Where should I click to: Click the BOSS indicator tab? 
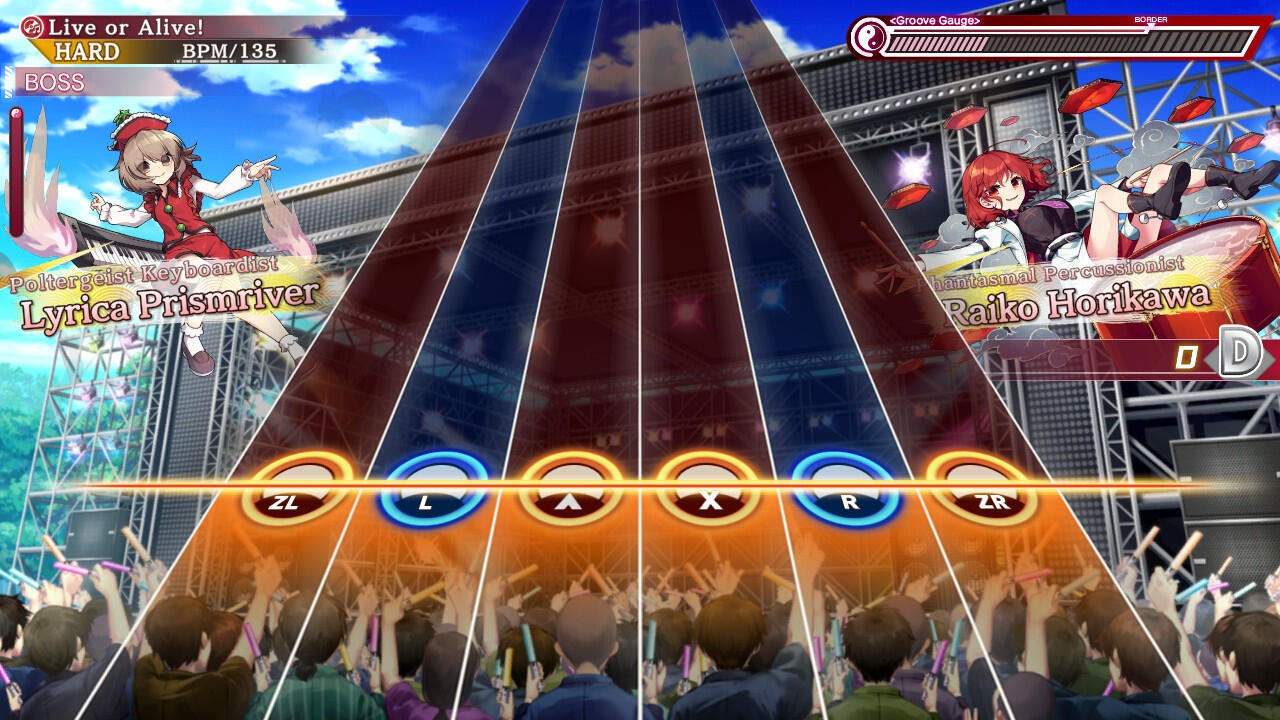[55, 83]
